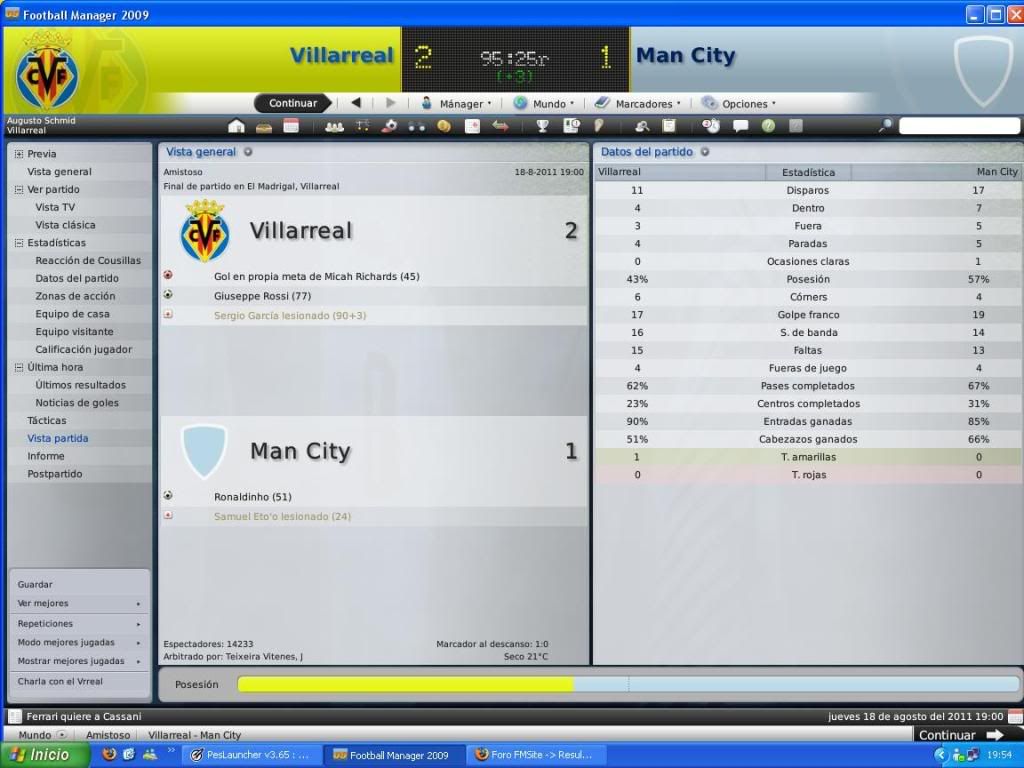The height and width of the screenshot is (768, 1024).
Task: Go to Tácticas screen
Action: 47,420
